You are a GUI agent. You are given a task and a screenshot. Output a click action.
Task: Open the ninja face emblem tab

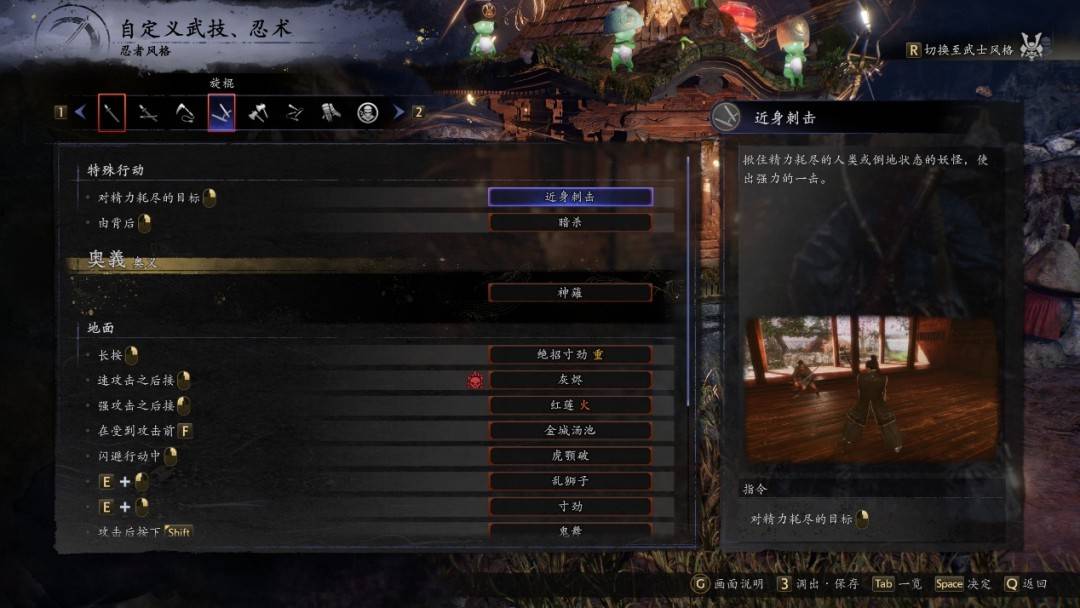pos(368,113)
